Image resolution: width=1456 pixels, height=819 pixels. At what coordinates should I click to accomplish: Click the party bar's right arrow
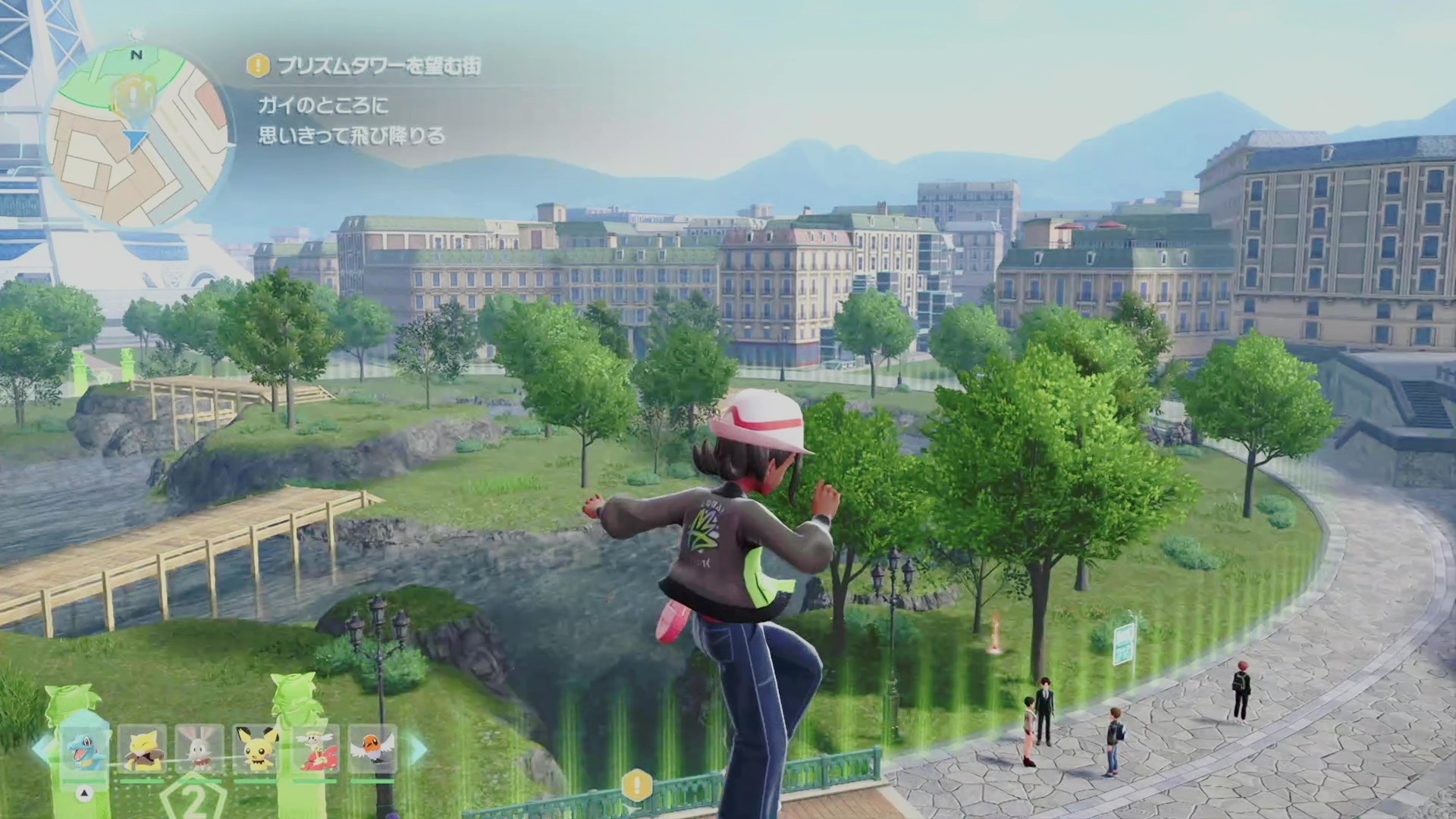417,749
